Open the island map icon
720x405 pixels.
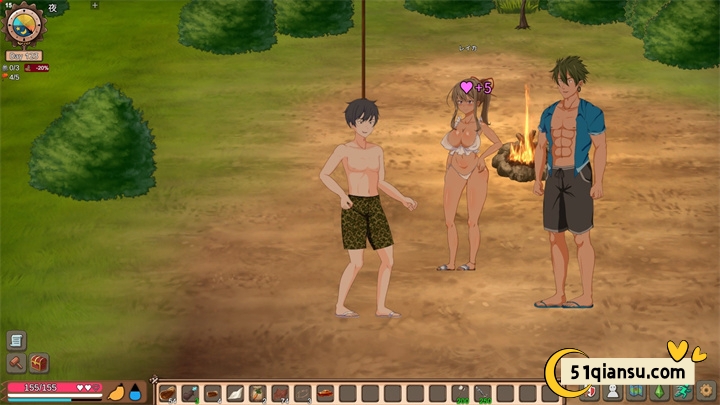pyautogui.click(x=636, y=393)
